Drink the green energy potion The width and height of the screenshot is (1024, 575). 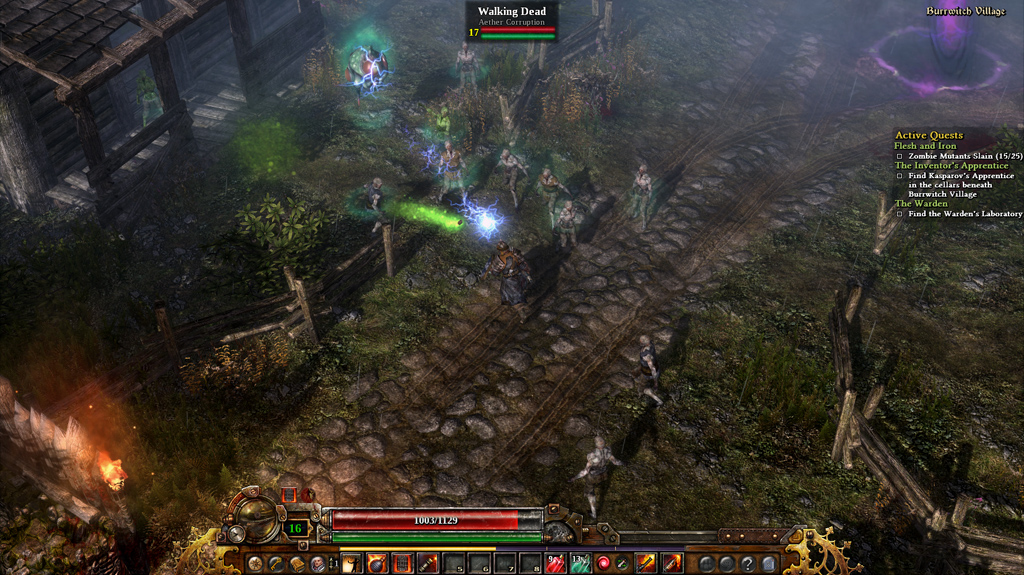click(580, 564)
